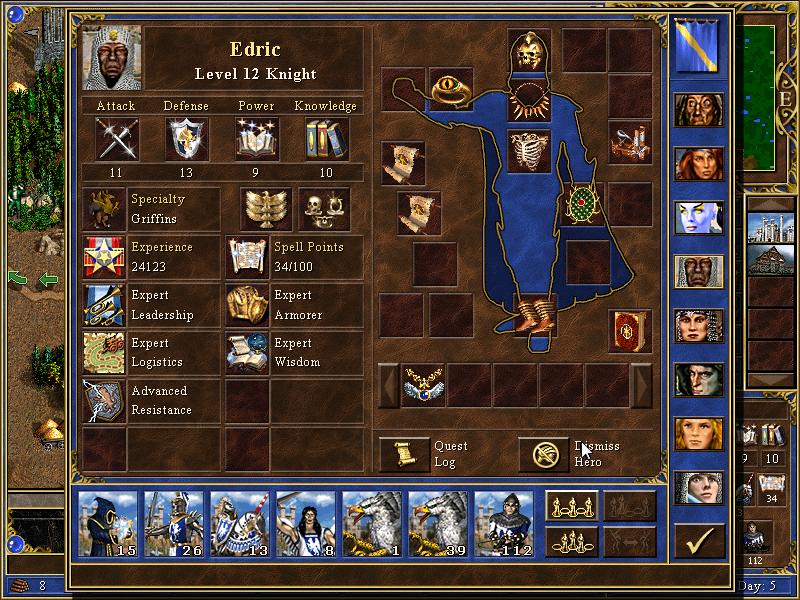This screenshot has width=800, height=600.
Task: Select the Expert Leadership skill
Action: (104, 305)
